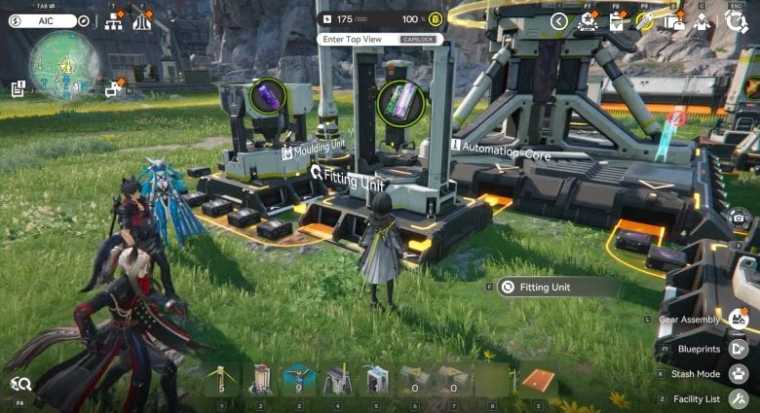
Task: Open the clipboard checklist icon in top bar
Action: coord(617,22)
